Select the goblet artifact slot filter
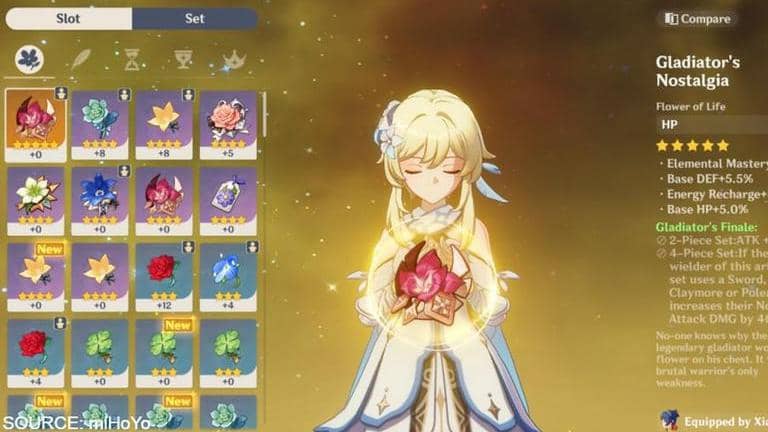768x432 pixels. pyautogui.click(x=183, y=60)
